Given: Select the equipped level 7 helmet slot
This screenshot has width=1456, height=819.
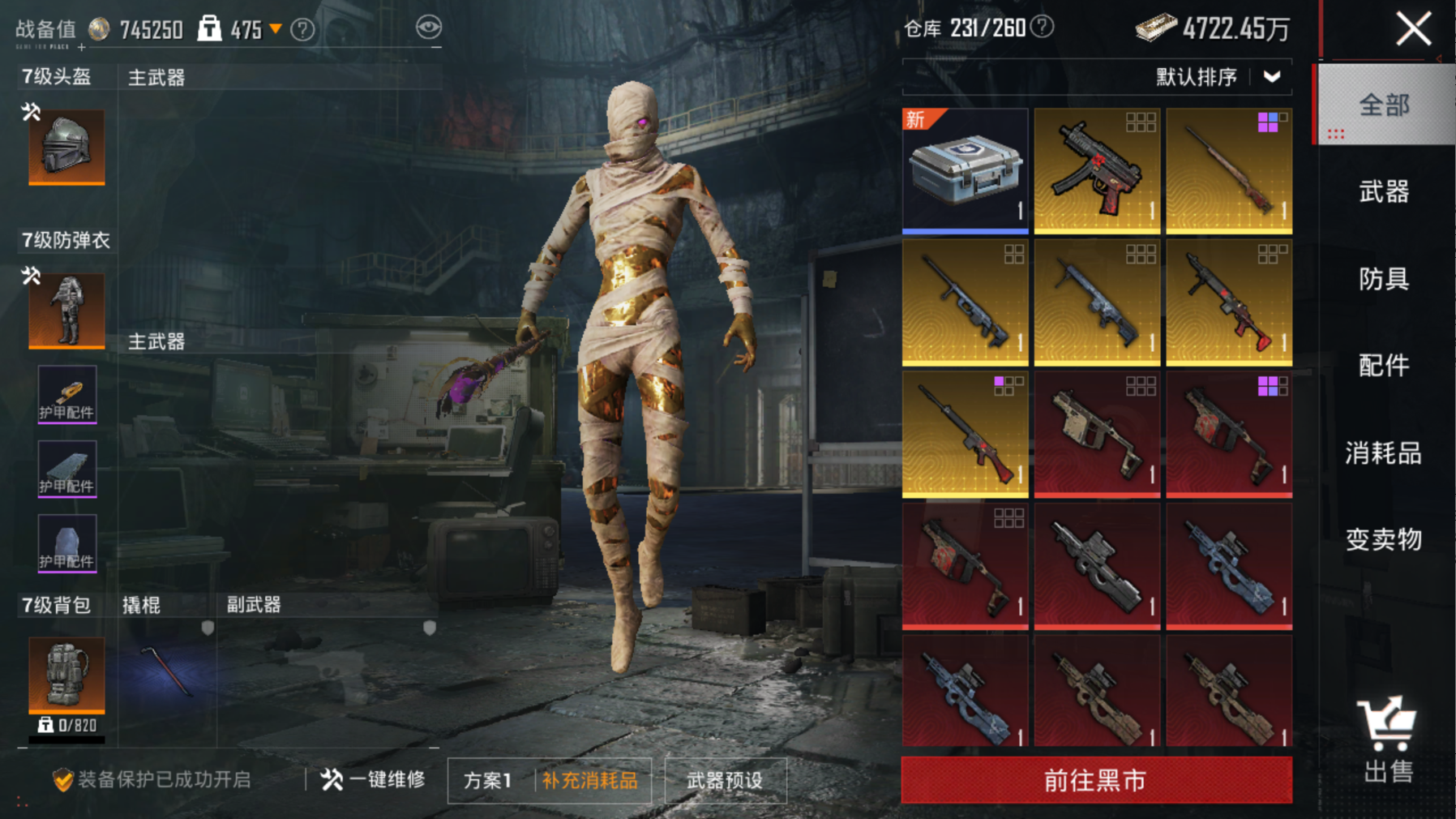Looking at the screenshot, I should tap(66, 147).
